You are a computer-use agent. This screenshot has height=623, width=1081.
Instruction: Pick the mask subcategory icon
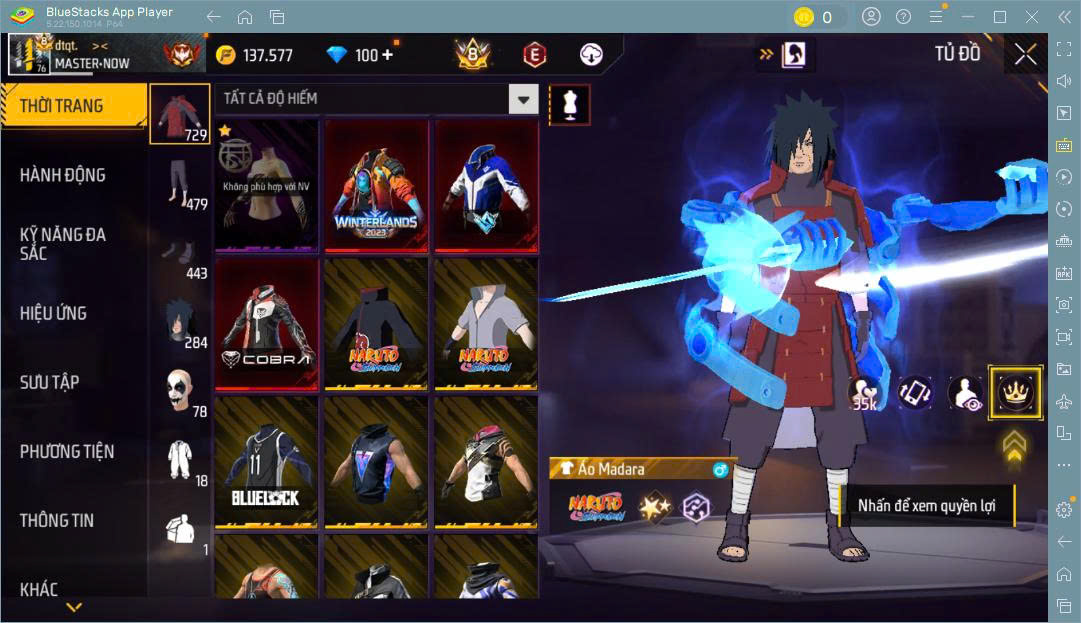[x=180, y=390]
